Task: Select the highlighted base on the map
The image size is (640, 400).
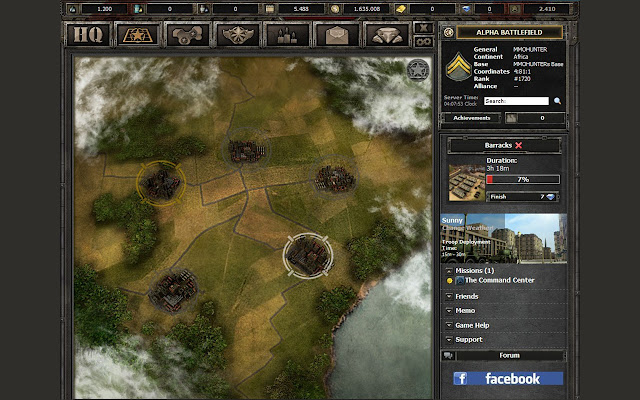Action: 302,255
